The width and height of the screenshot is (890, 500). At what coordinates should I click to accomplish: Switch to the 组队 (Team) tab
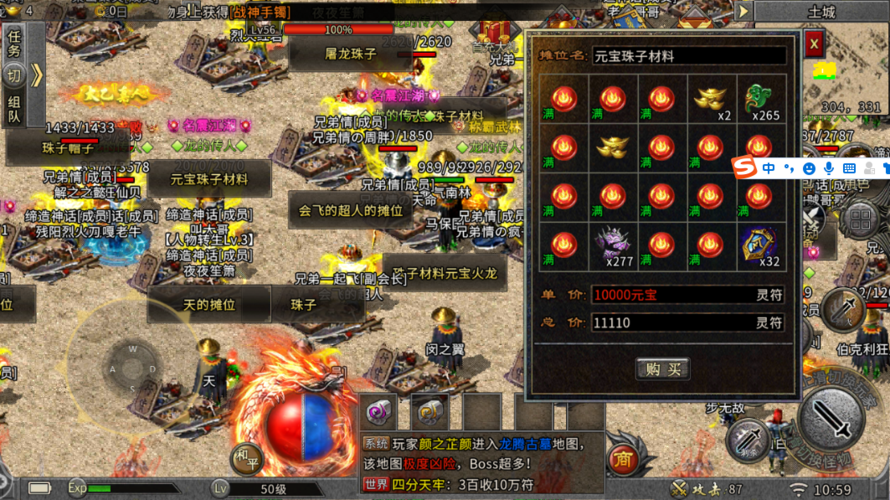14,109
